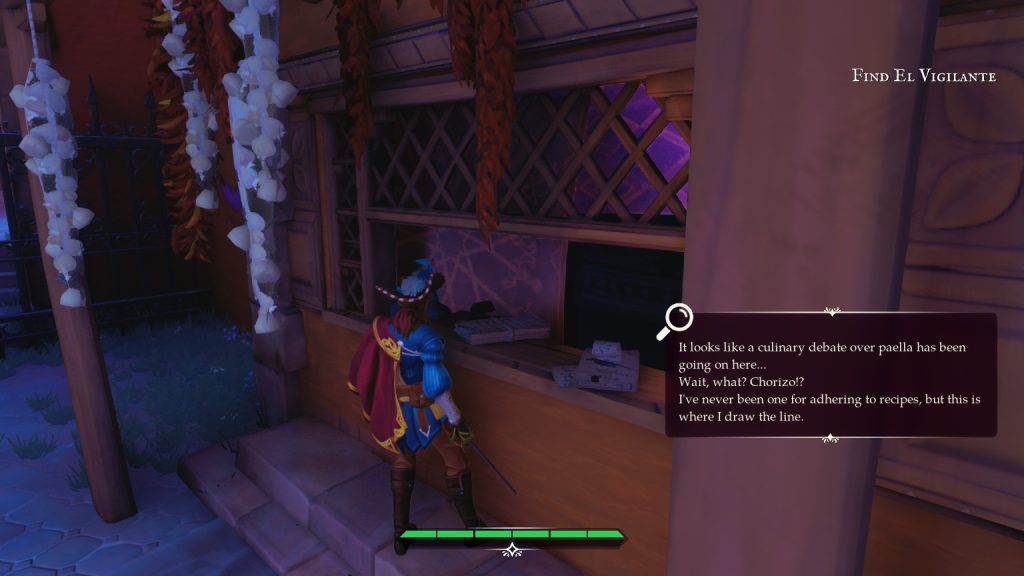This screenshot has width=1024, height=576.
Task: Click the magnifying glass inspect icon
Action: click(676, 320)
